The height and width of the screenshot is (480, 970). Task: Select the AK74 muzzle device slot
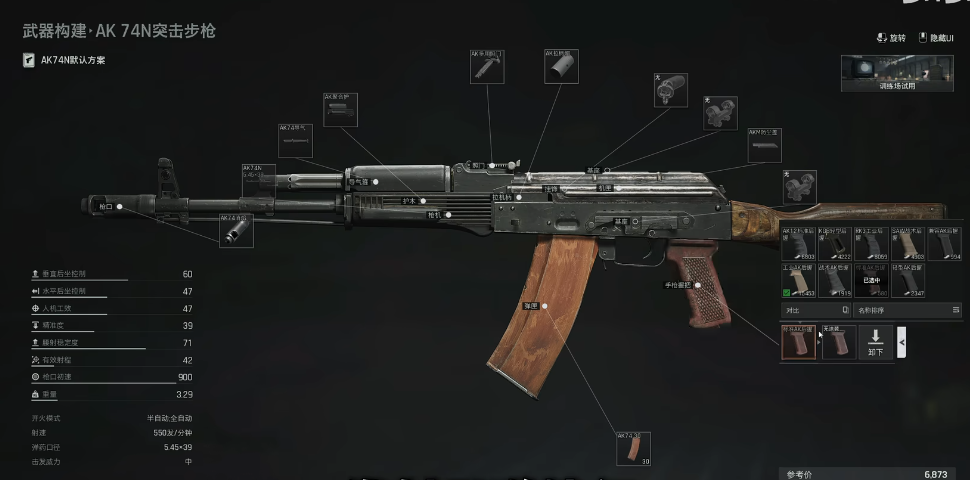click(236, 230)
